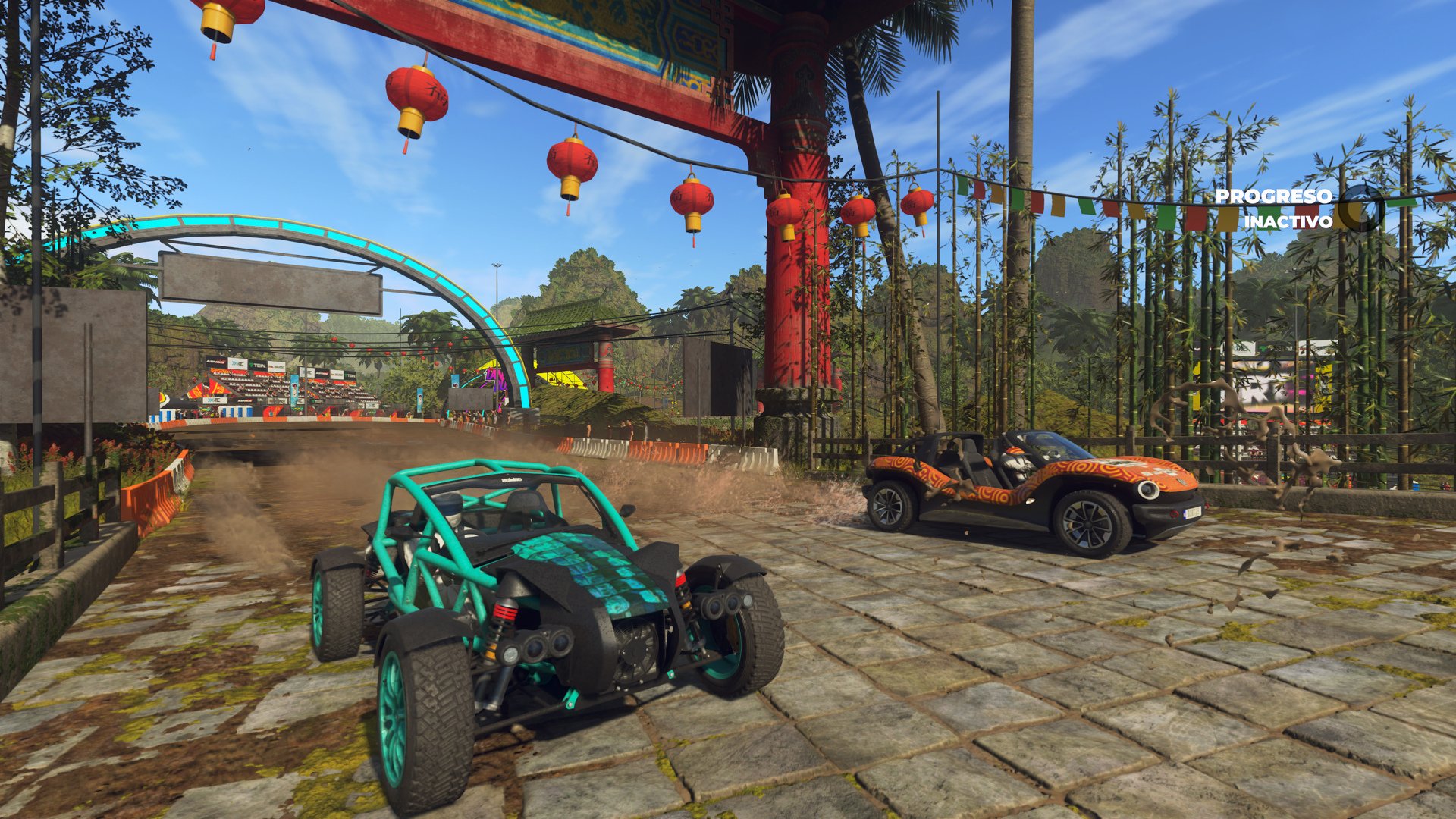Click the rear license plate of the orange buggy
The width and height of the screenshot is (1456, 819).
tap(1193, 514)
